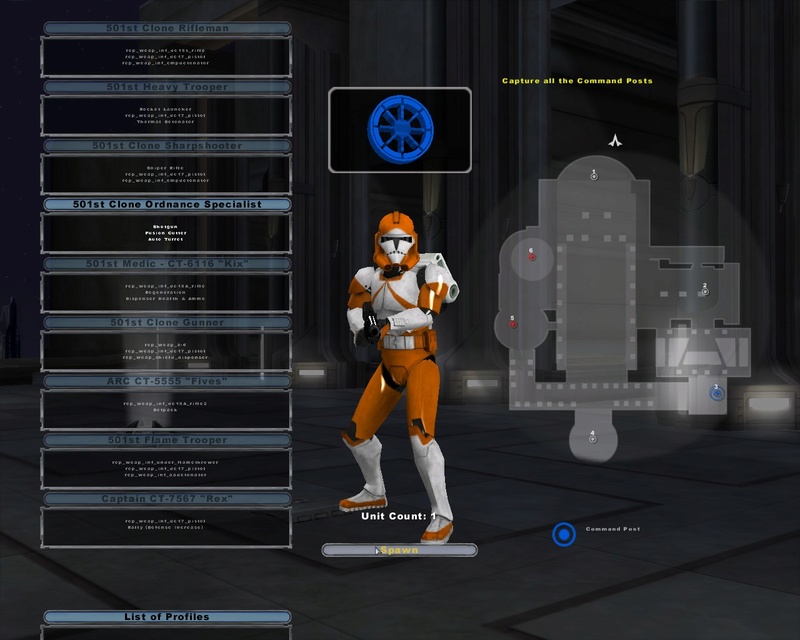
Task: Choose command post 6 on the map
Action: coord(532,257)
